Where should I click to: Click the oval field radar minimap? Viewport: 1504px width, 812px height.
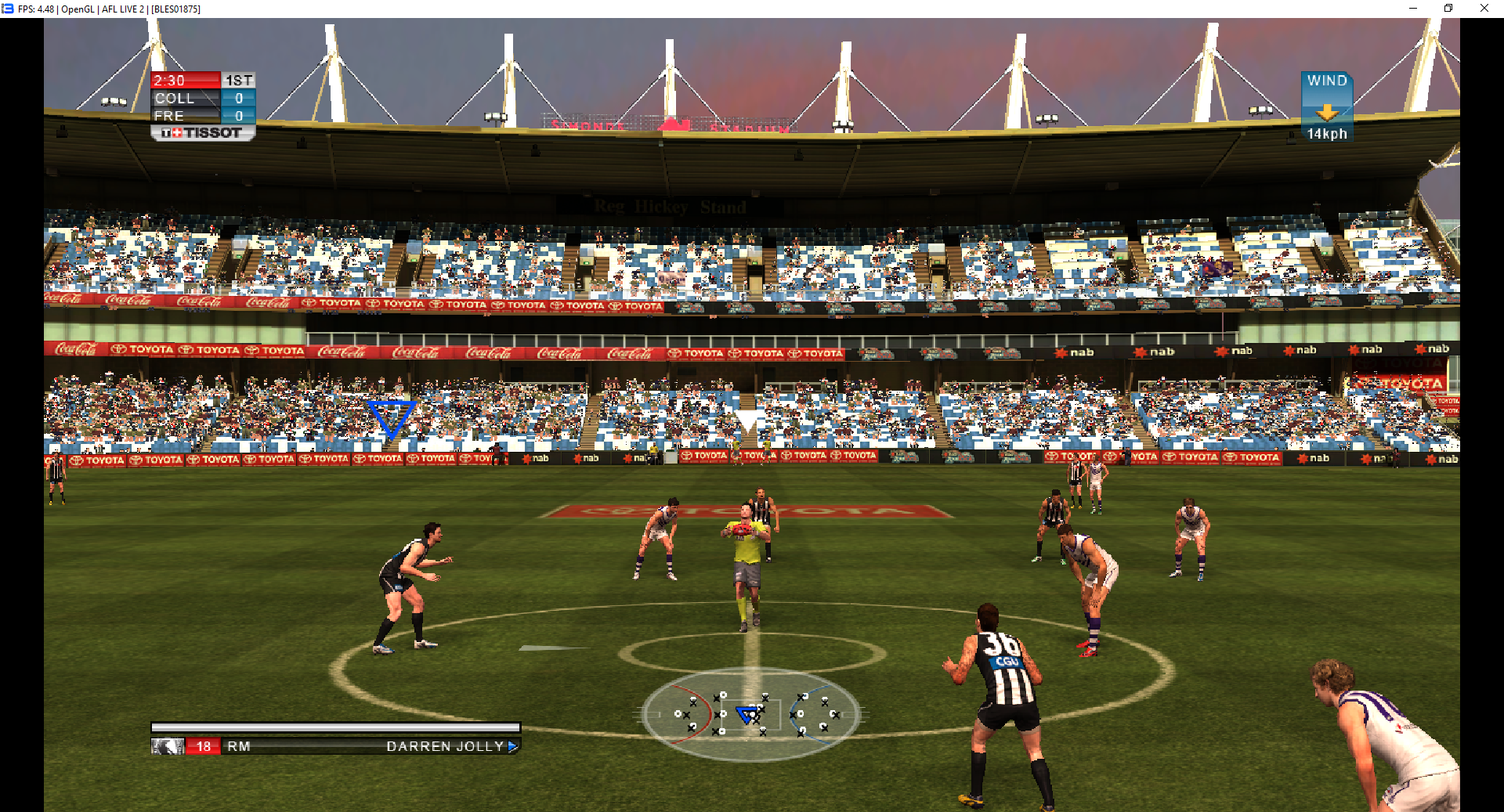pyautogui.click(x=750, y=713)
